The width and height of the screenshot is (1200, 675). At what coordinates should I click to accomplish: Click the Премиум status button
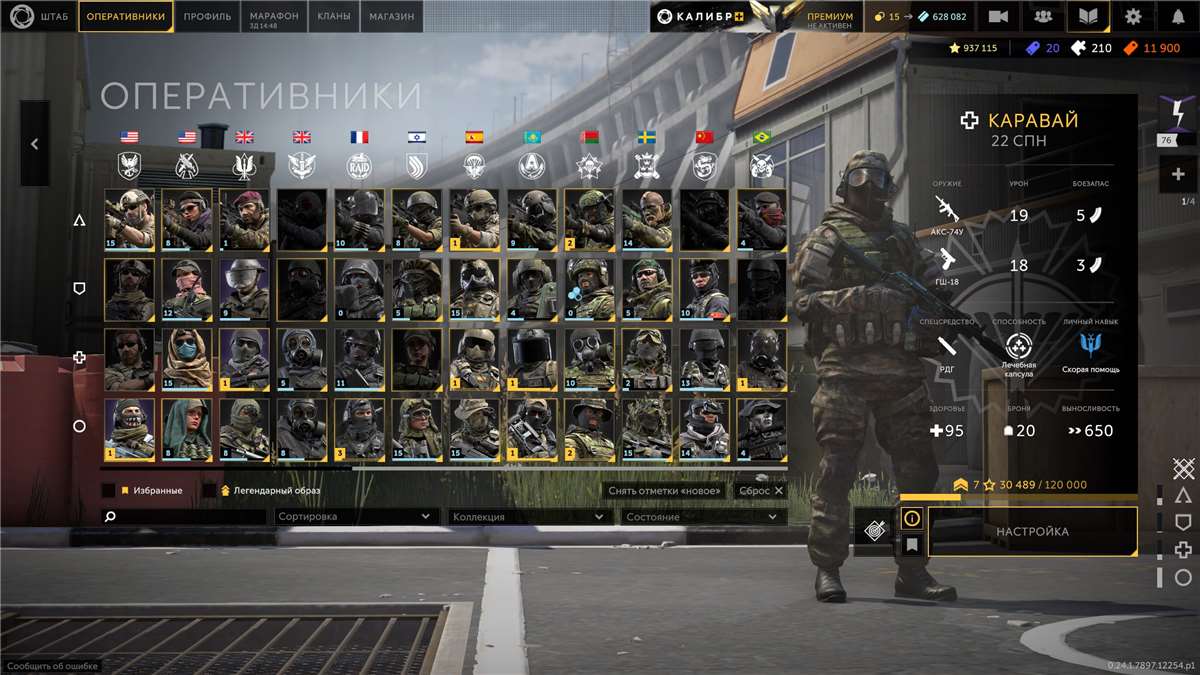830,17
